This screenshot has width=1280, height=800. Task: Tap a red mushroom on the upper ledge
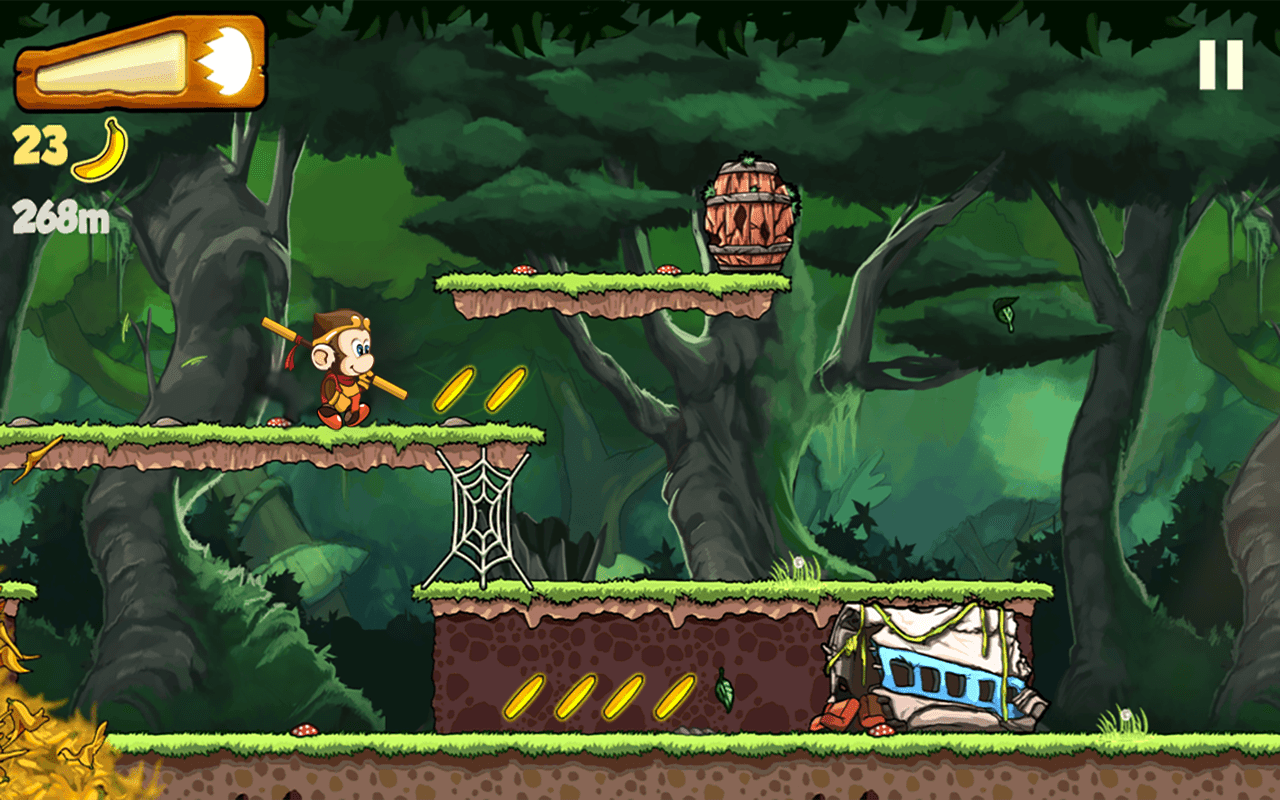point(525,270)
